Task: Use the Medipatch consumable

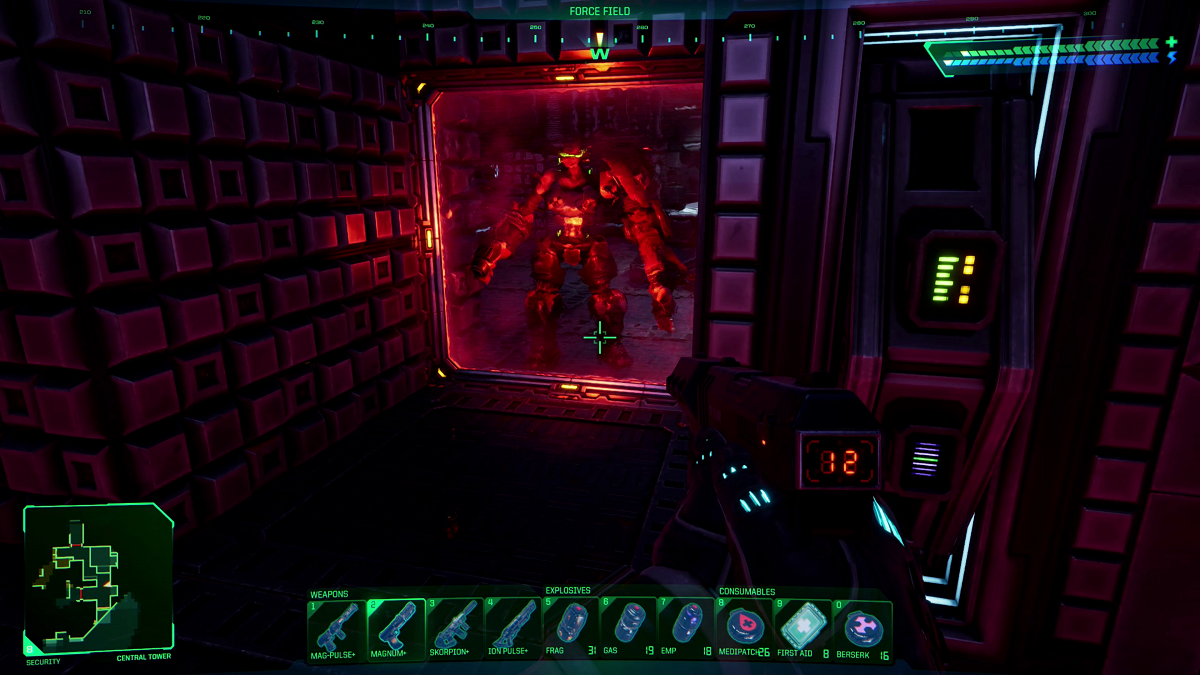Action: 745,628
